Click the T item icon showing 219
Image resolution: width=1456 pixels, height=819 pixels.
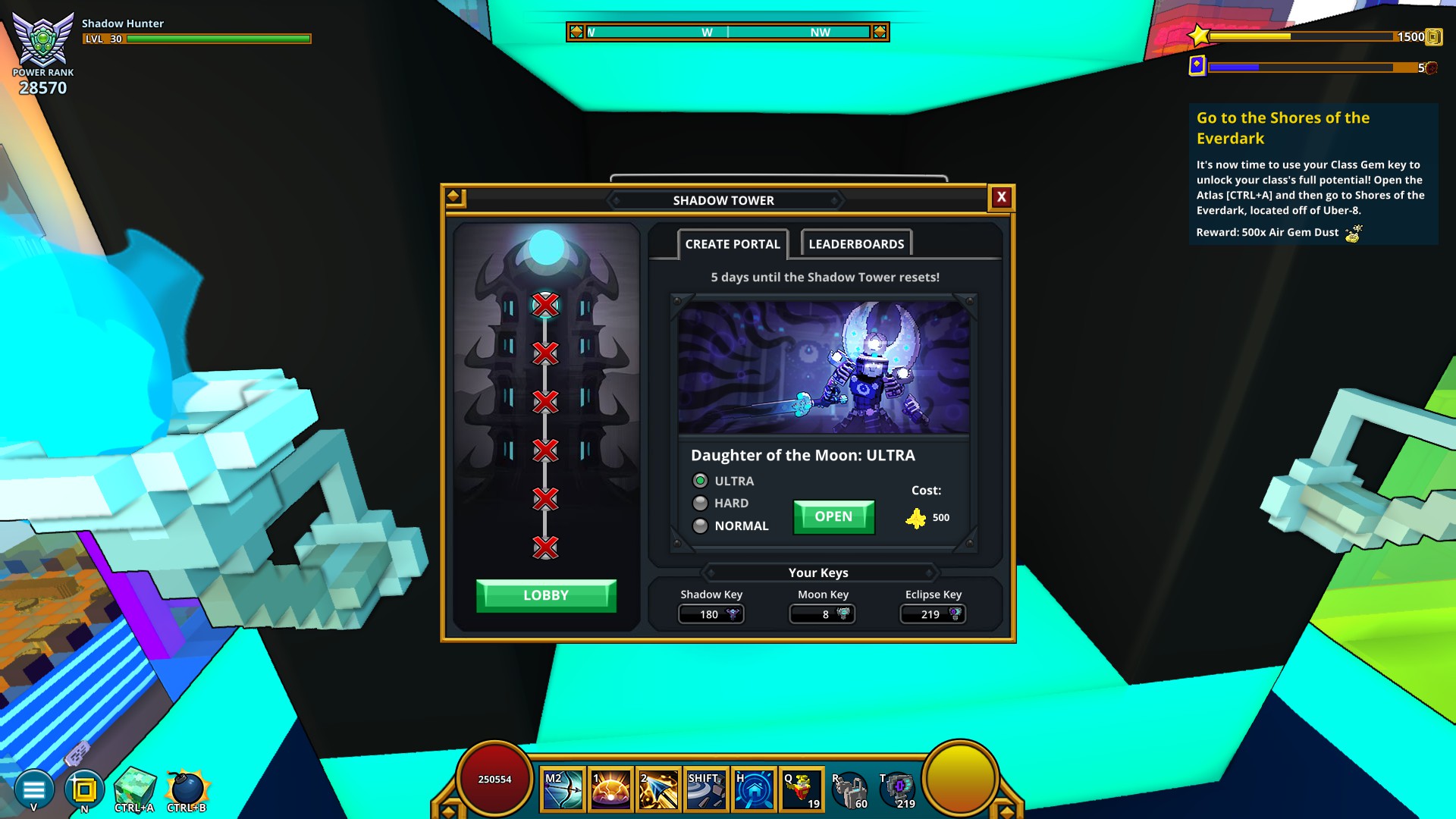click(x=897, y=789)
